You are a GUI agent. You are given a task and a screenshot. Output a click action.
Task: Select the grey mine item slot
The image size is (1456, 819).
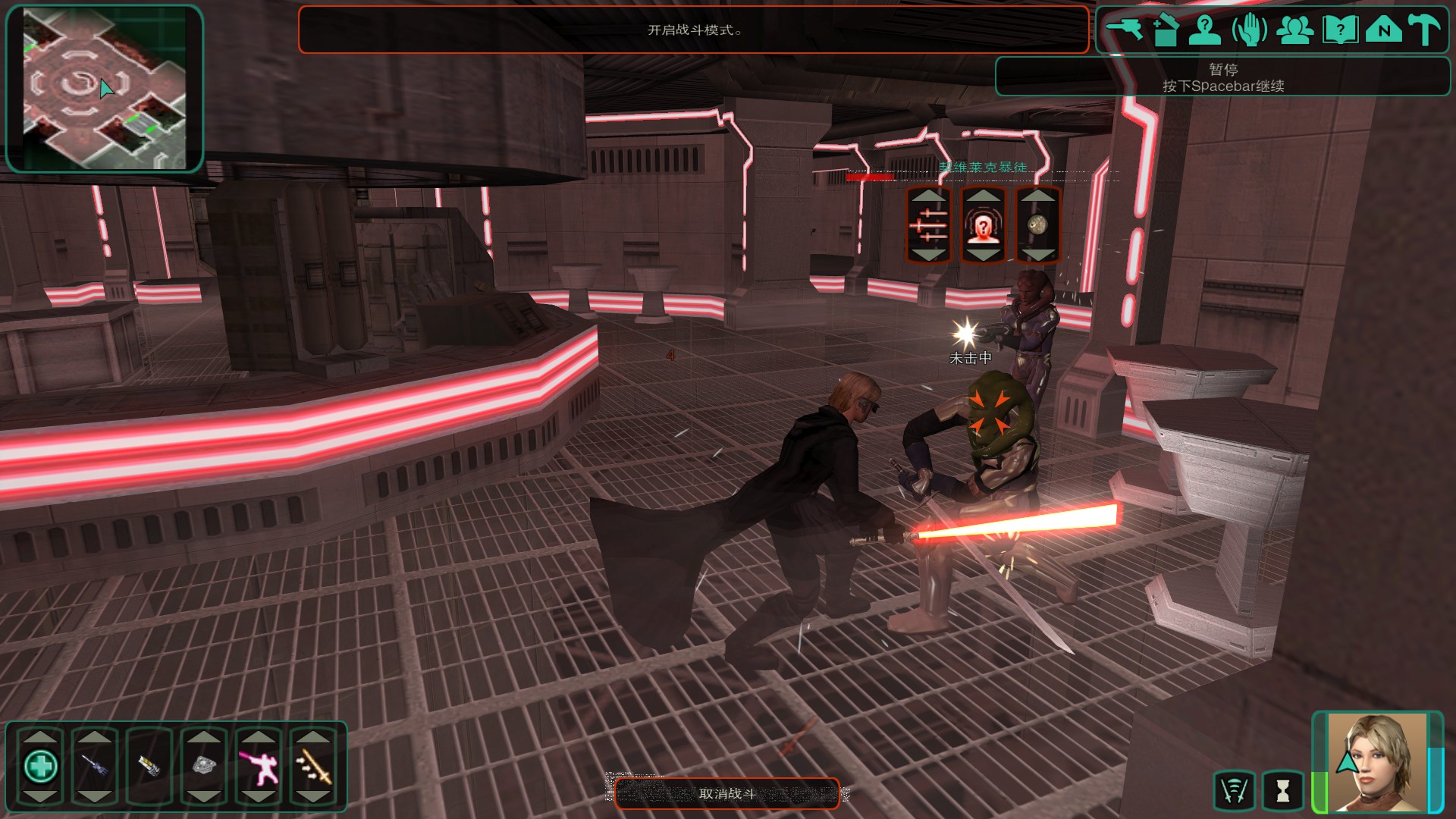(204, 766)
